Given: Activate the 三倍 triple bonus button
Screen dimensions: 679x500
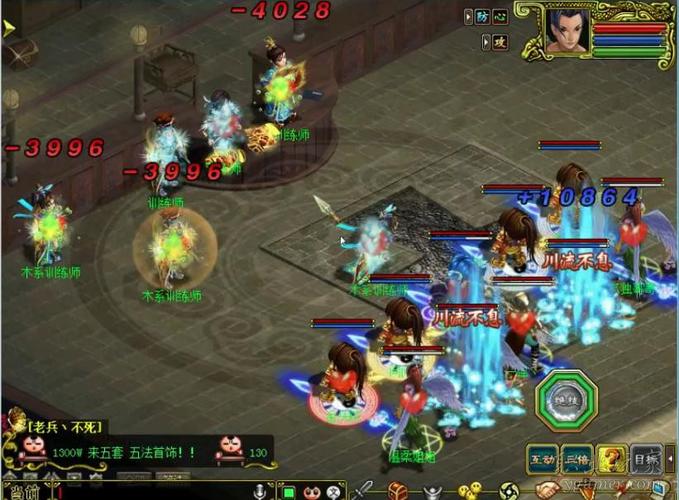Looking at the screenshot, I should 576,459.
